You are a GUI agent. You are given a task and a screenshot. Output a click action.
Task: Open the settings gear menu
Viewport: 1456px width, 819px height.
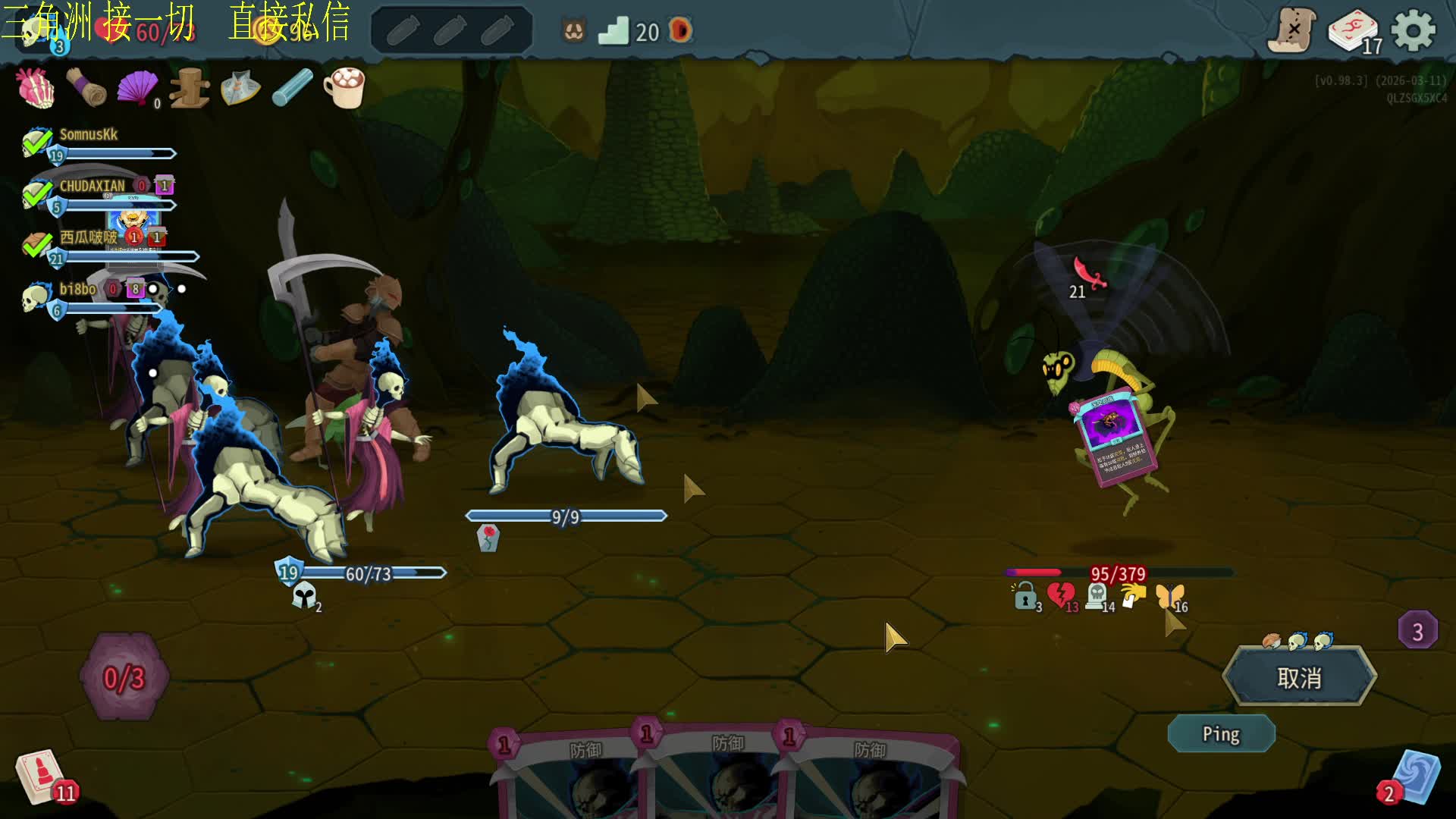(1414, 32)
